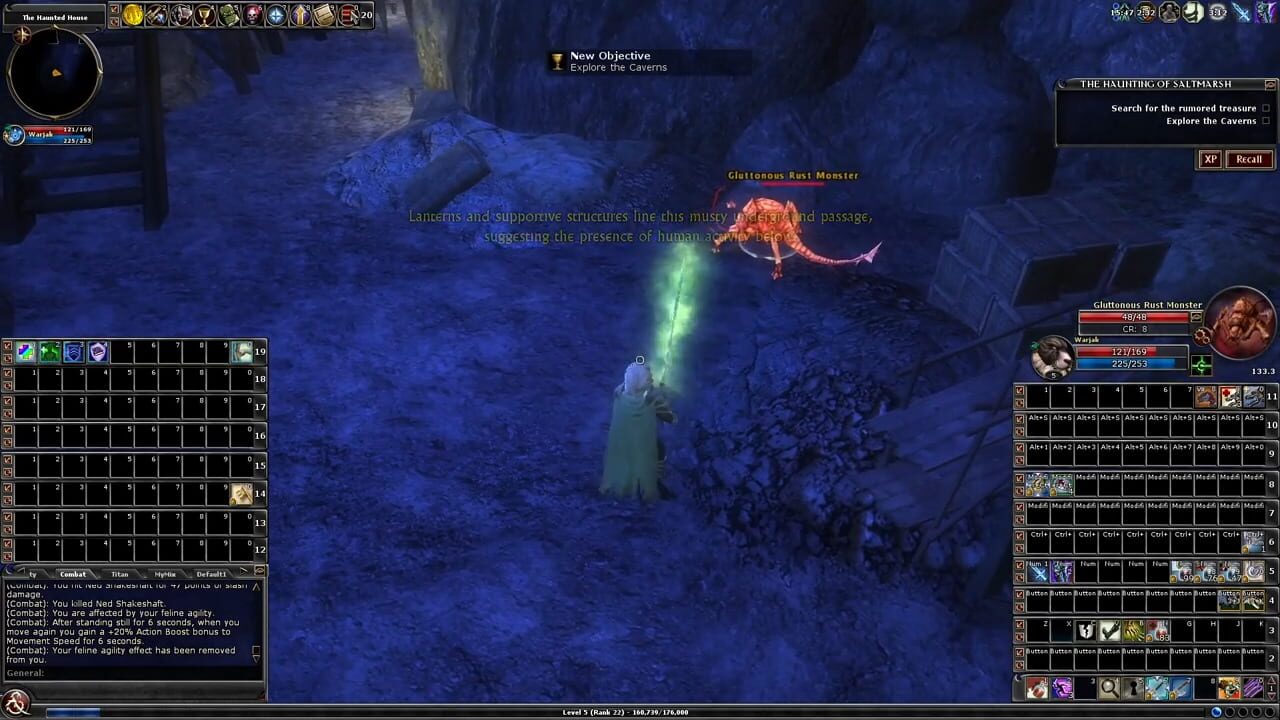The width and height of the screenshot is (1280, 720).
Task: Select the skull icon on the top toolbar
Action: coord(253,14)
